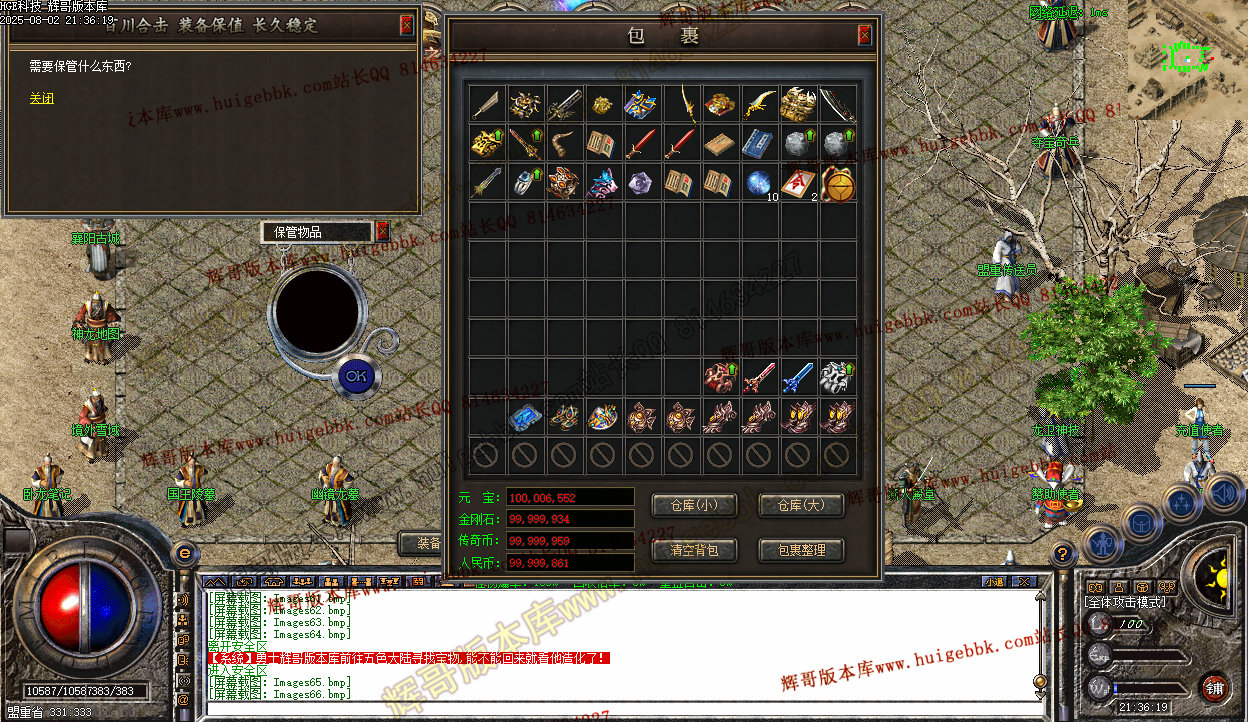The height and width of the screenshot is (722, 1248).
Task: Select the curved brown horn item
Action: pos(564,144)
